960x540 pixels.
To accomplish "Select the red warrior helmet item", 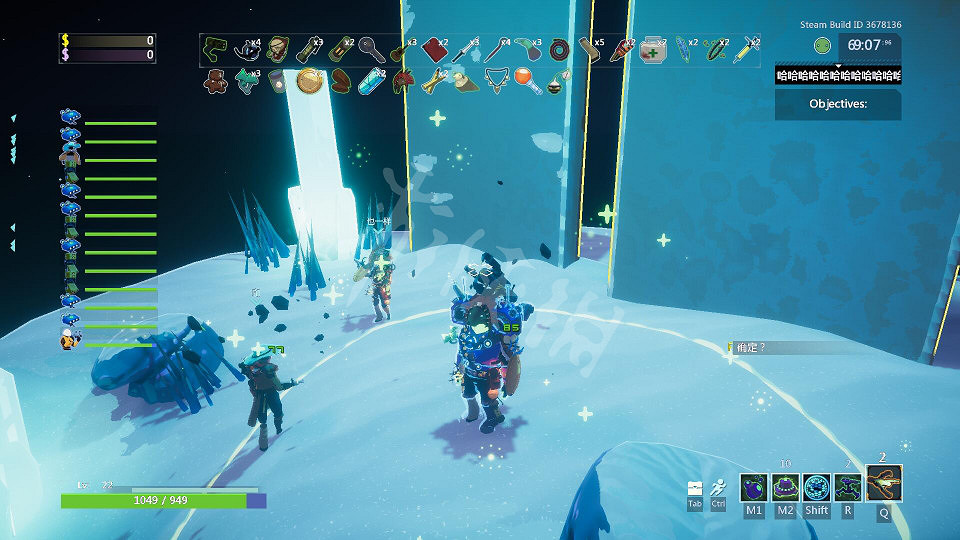I will (402, 80).
